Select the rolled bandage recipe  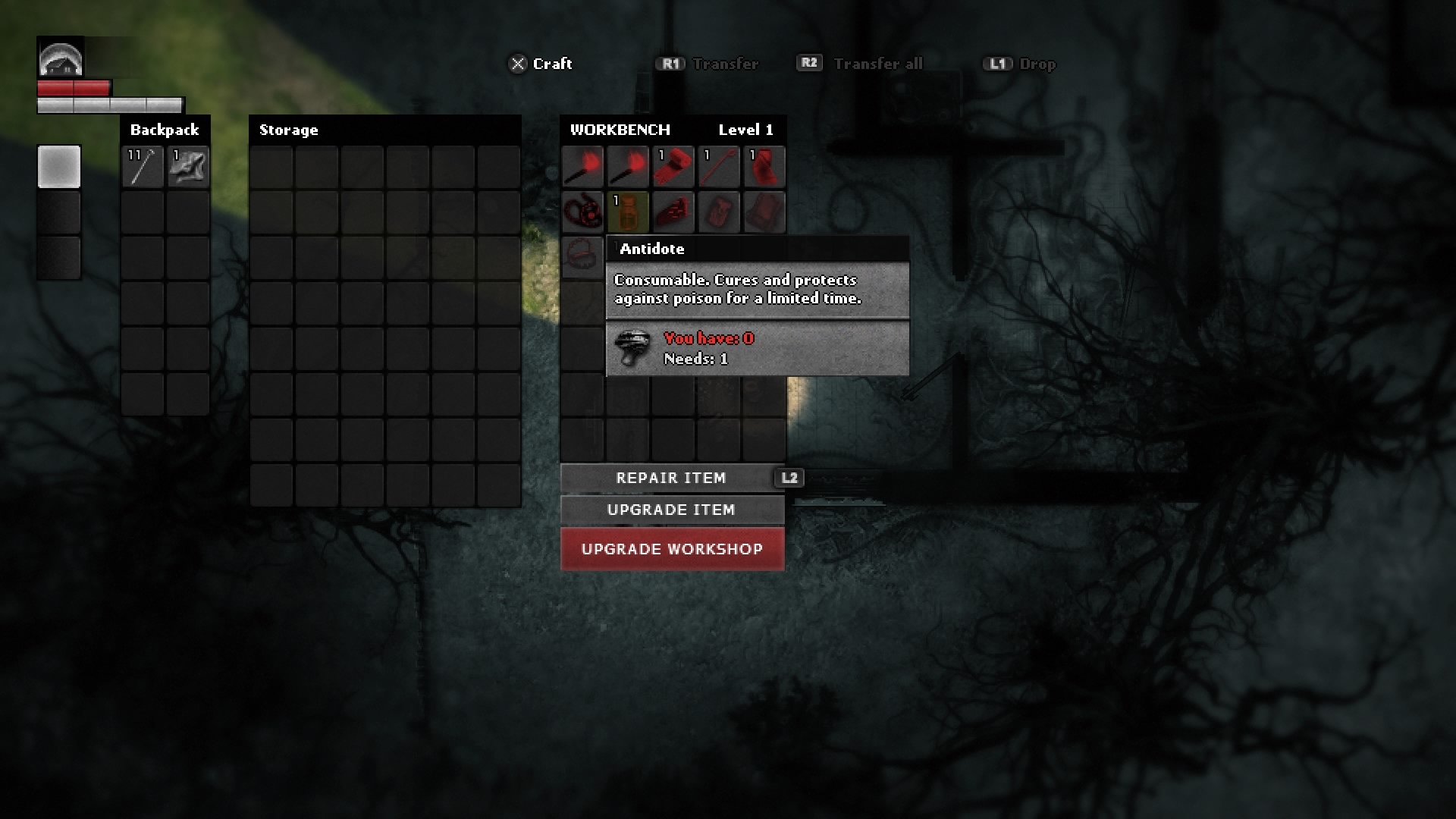[673, 166]
